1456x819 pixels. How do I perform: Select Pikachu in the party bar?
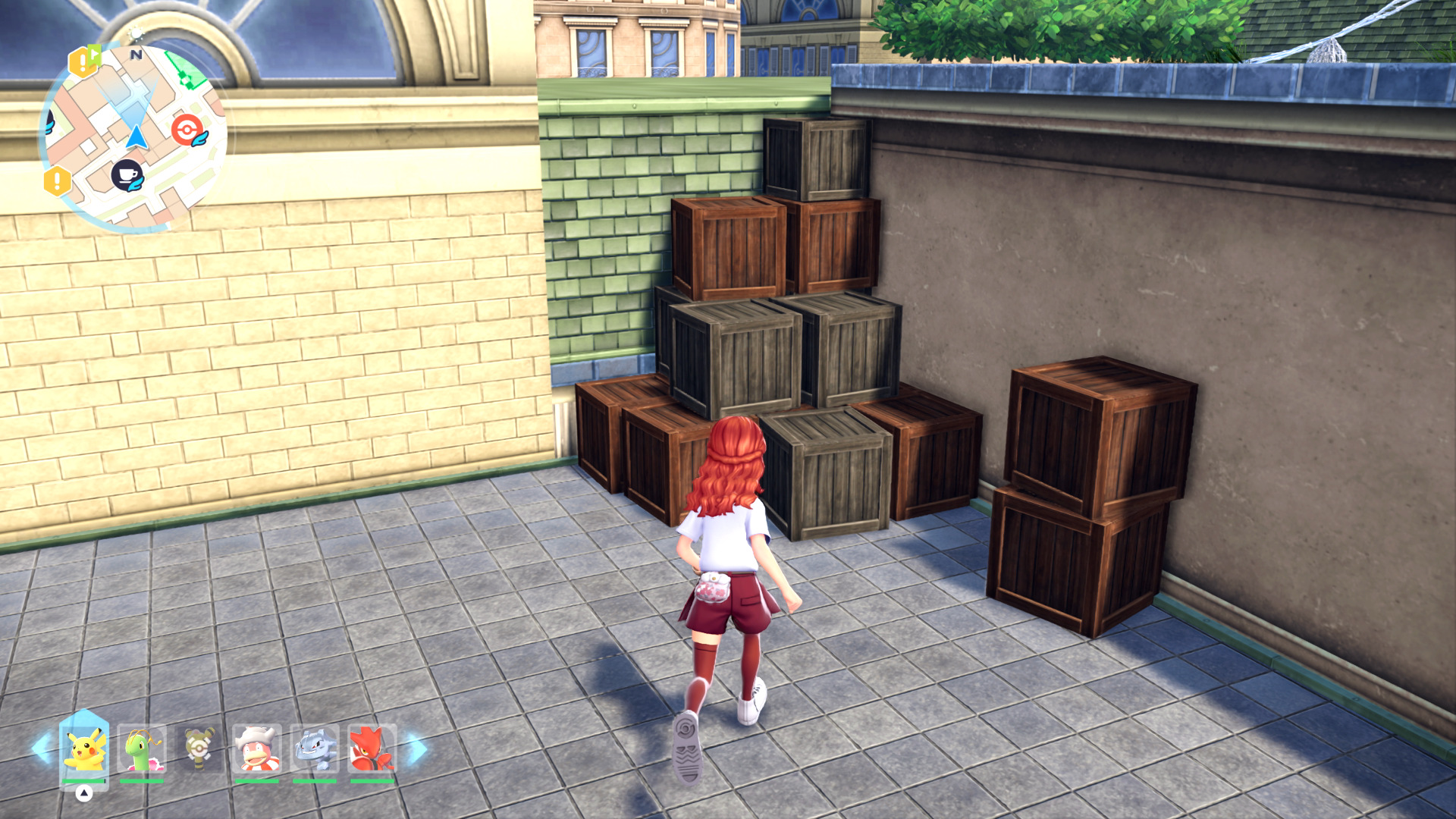coord(84,748)
